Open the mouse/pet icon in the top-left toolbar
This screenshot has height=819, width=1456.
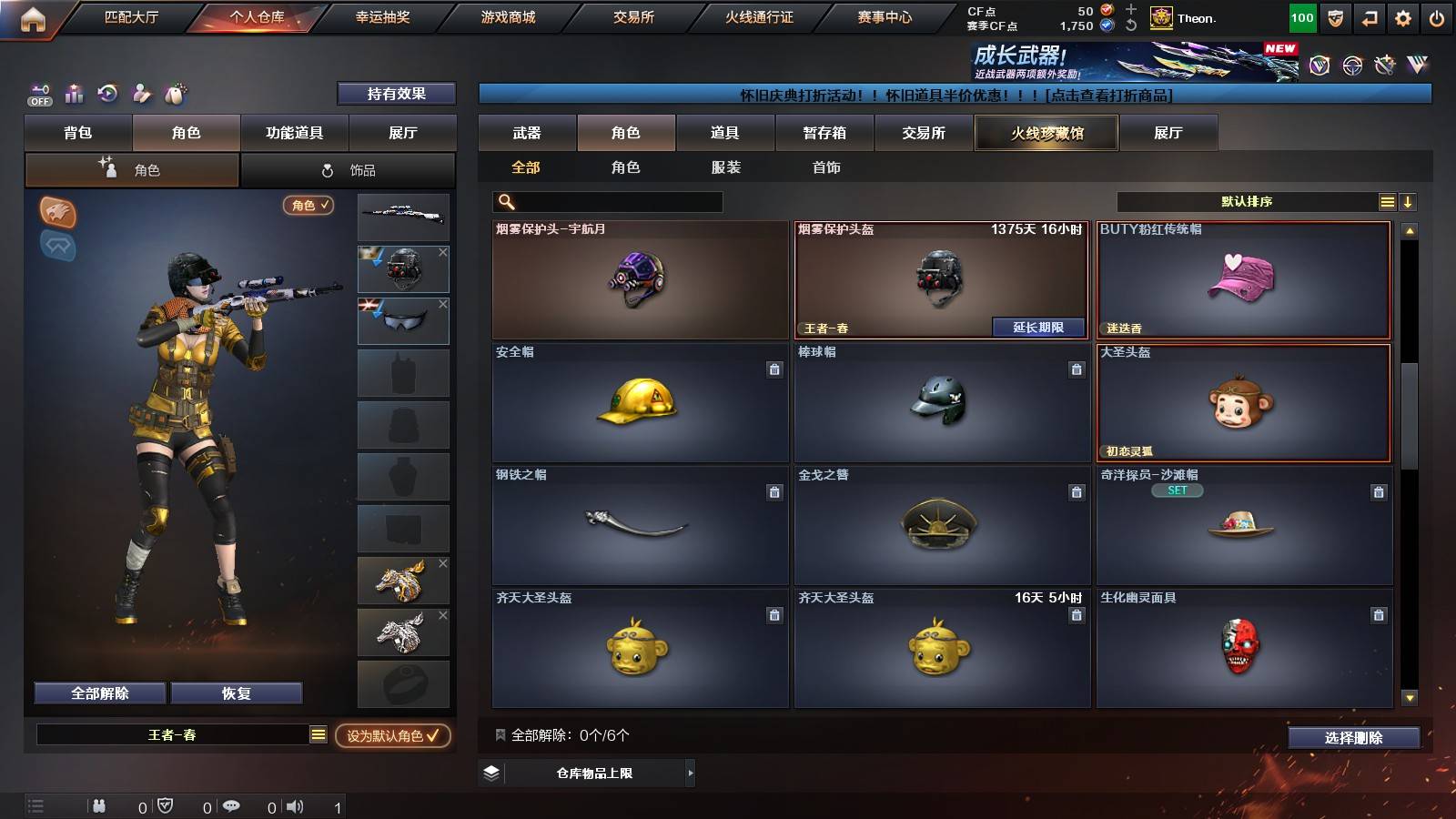pyautogui.click(x=177, y=93)
